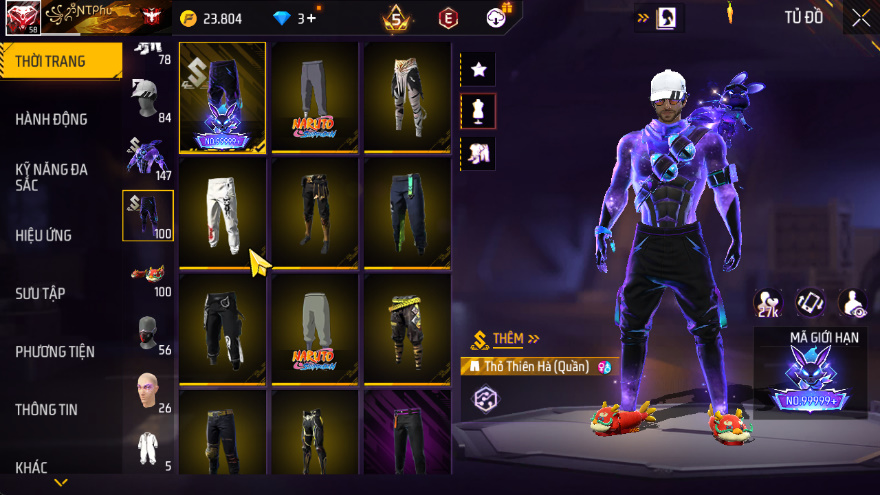The image size is (880, 495).
Task: Switch to the THÔNG TIN tab
Action: [x=46, y=409]
